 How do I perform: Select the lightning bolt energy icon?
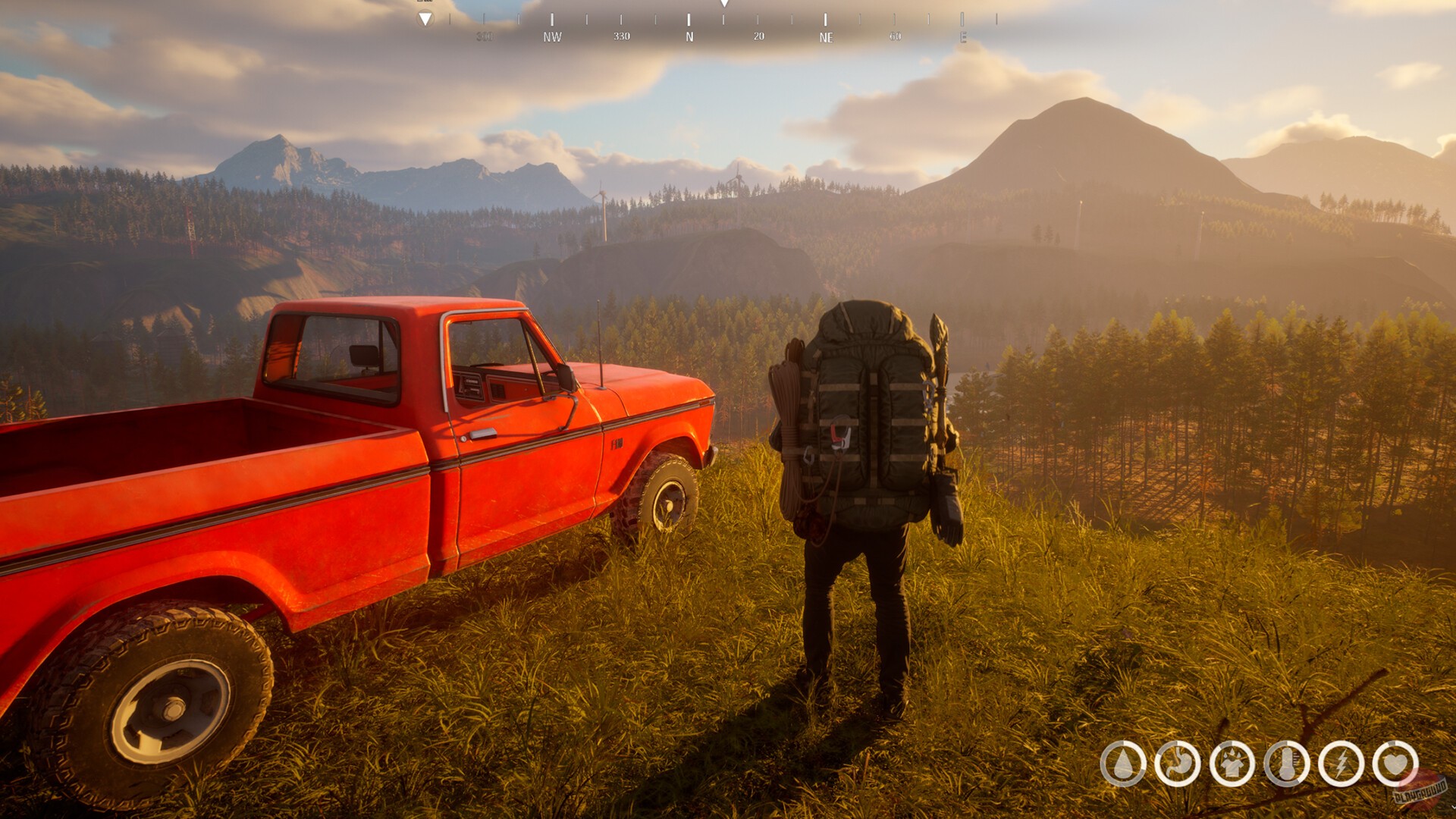[x=1342, y=763]
